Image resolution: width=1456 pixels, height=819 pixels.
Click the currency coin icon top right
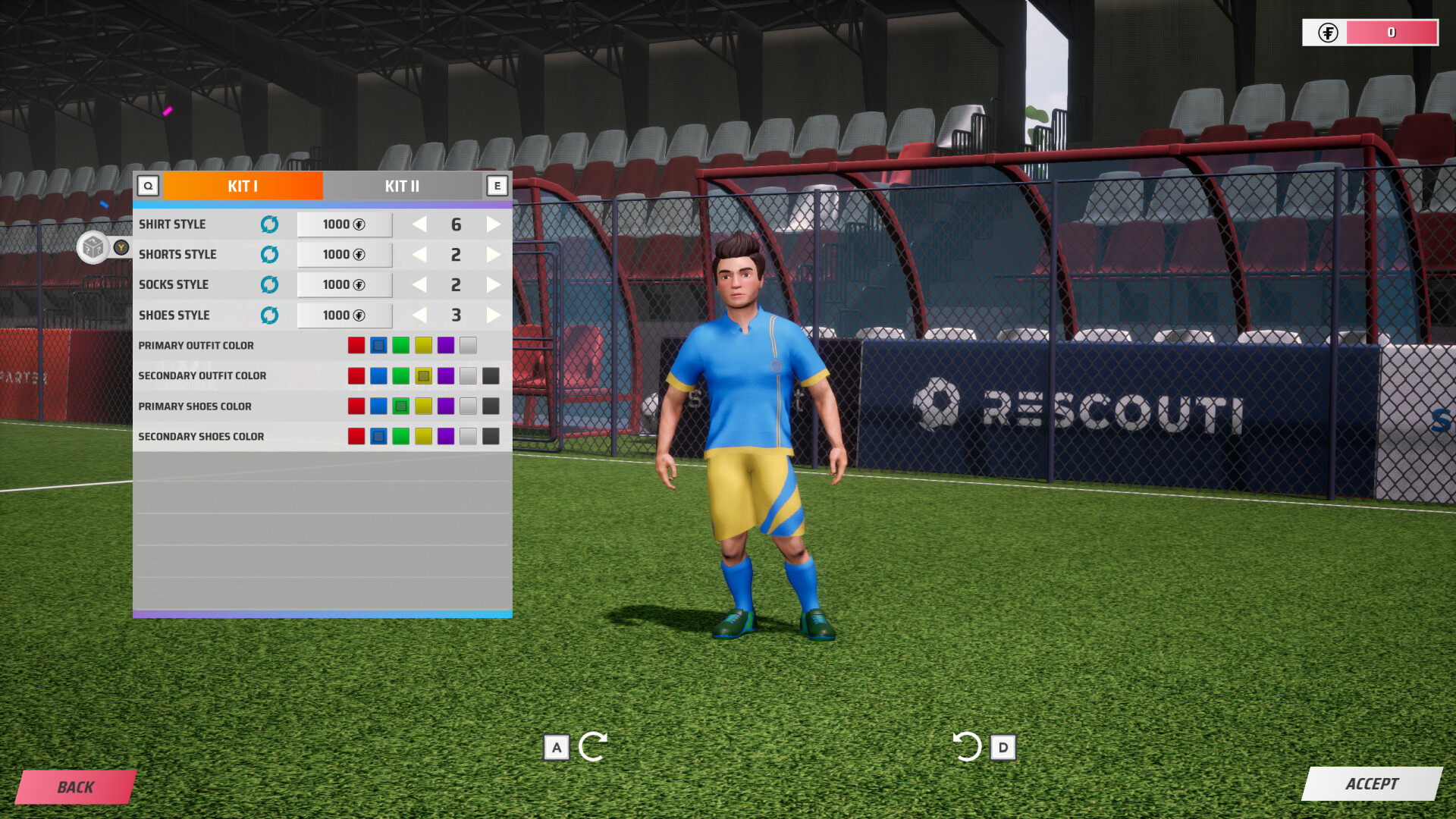point(1329,33)
